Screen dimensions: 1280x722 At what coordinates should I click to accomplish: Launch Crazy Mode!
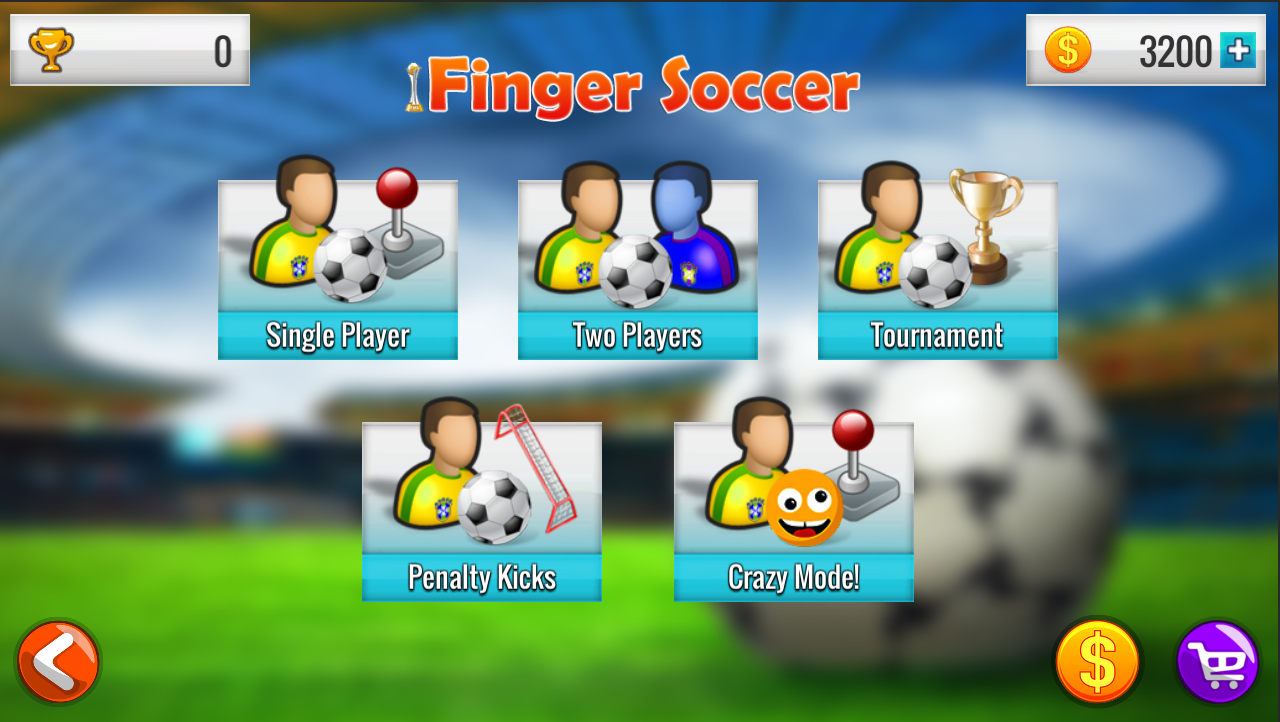pos(793,508)
